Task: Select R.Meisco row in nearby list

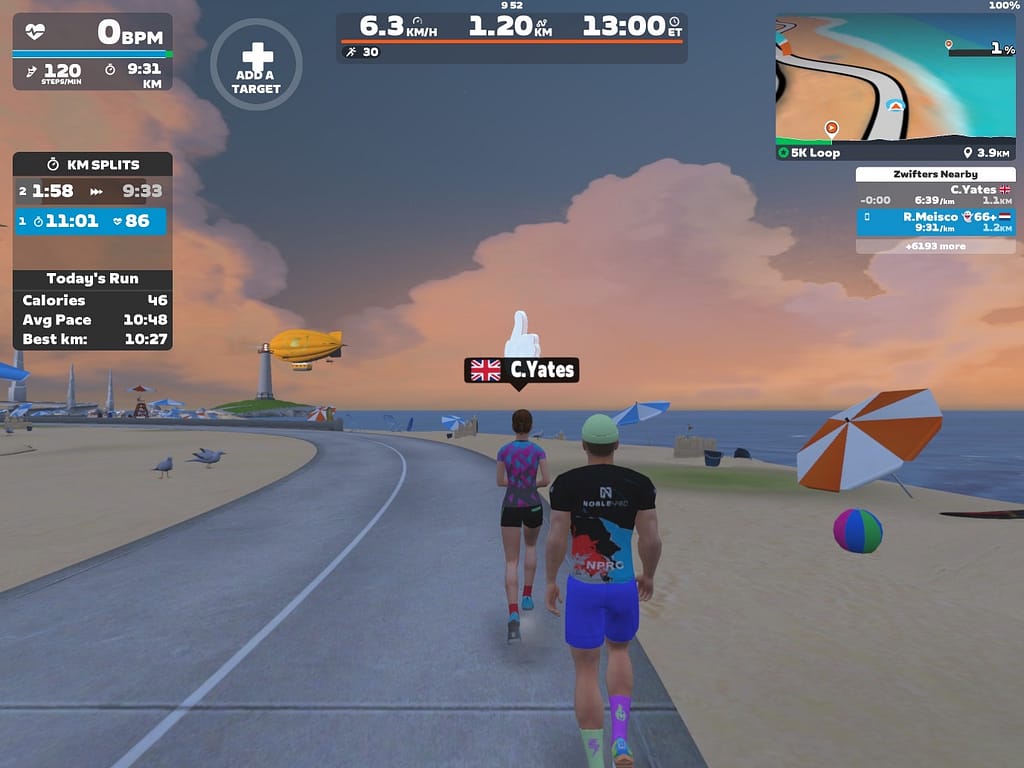Action: point(935,221)
